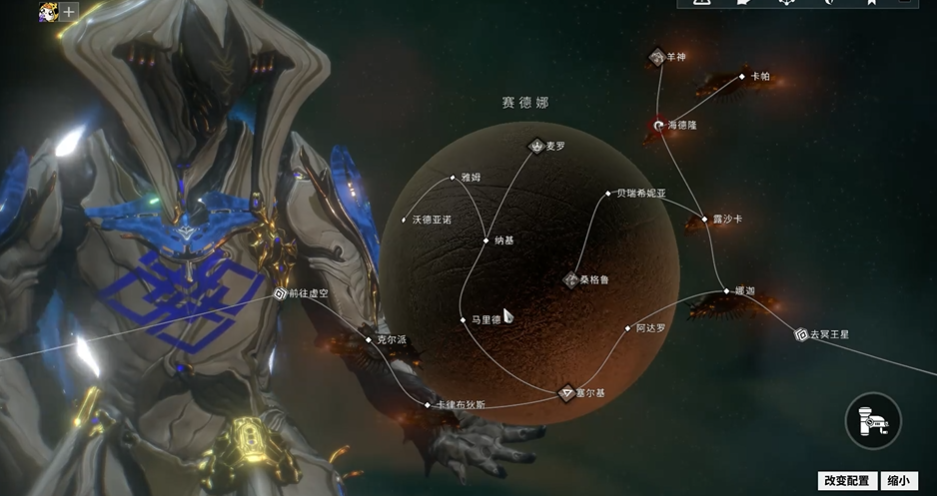The width and height of the screenshot is (937, 496).
Task: Open the 阿达罗 mission node
Action: 628,328
